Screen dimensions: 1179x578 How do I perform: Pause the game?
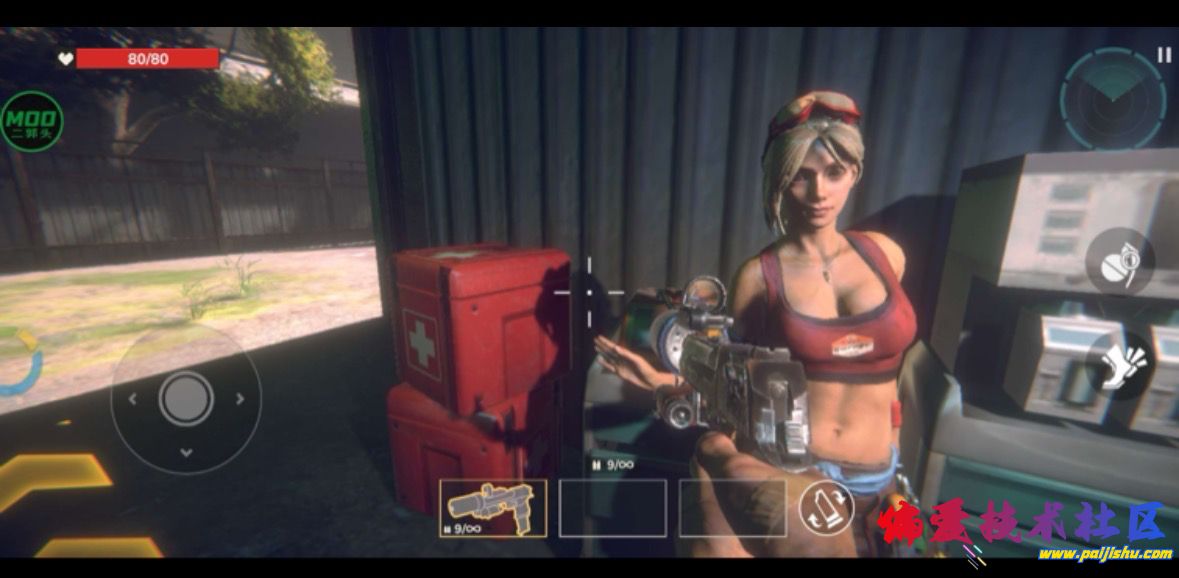point(1164,56)
